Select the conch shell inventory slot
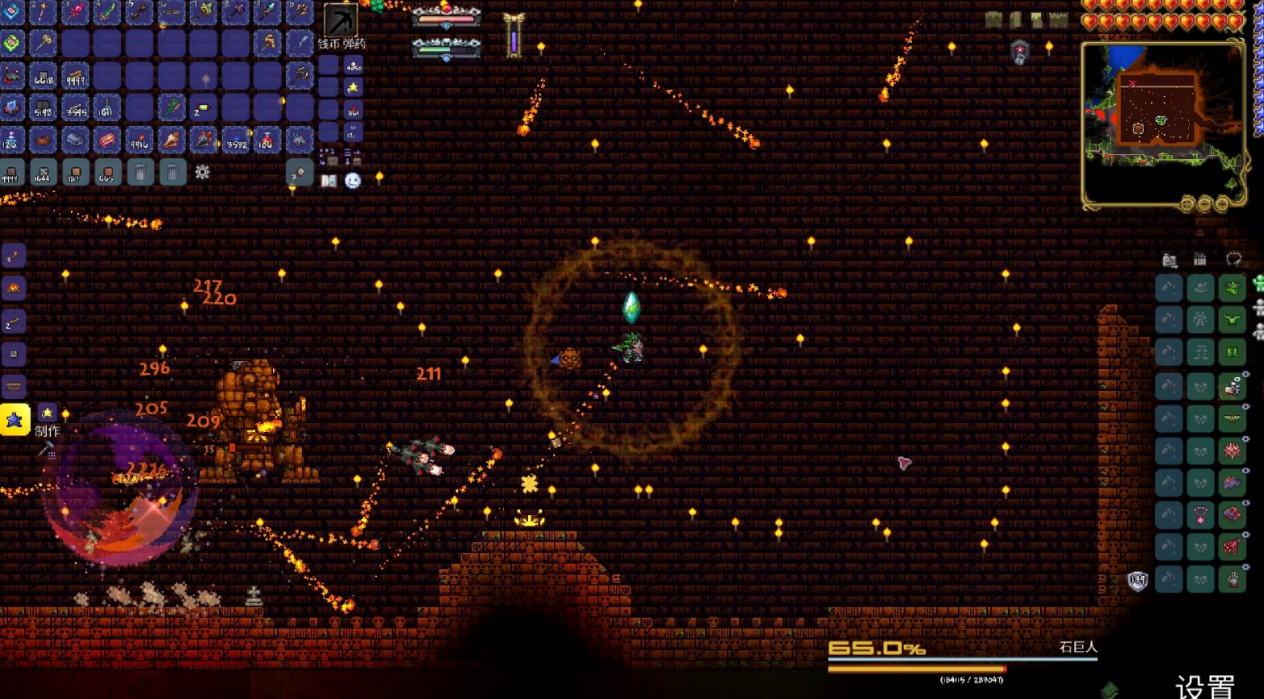Image resolution: width=1264 pixels, height=699 pixels. tap(172, 140)
